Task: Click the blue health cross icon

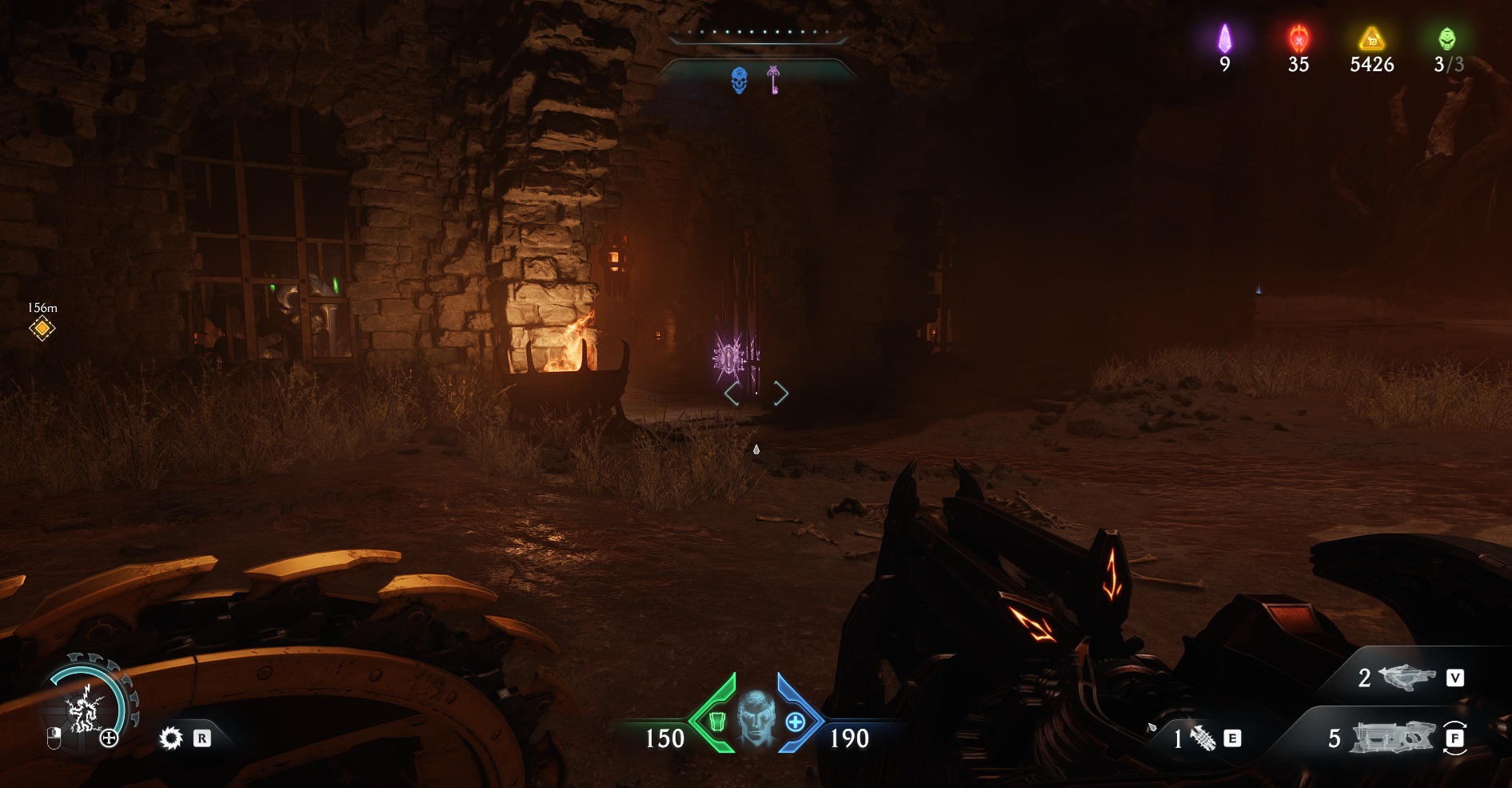Action: [x=795, y=722]
